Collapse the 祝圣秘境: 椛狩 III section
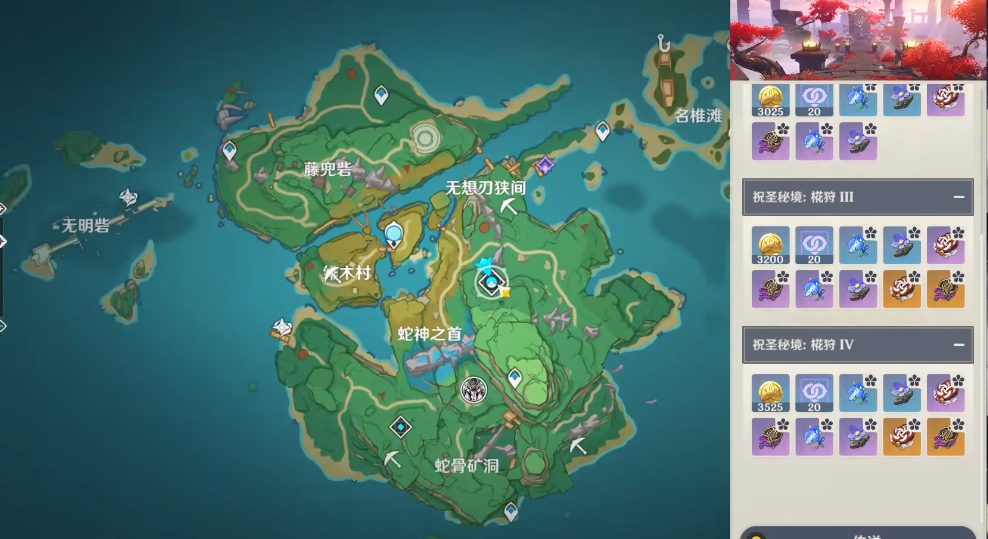This screenshot has height=539, width=988. [x=958, y=197]
